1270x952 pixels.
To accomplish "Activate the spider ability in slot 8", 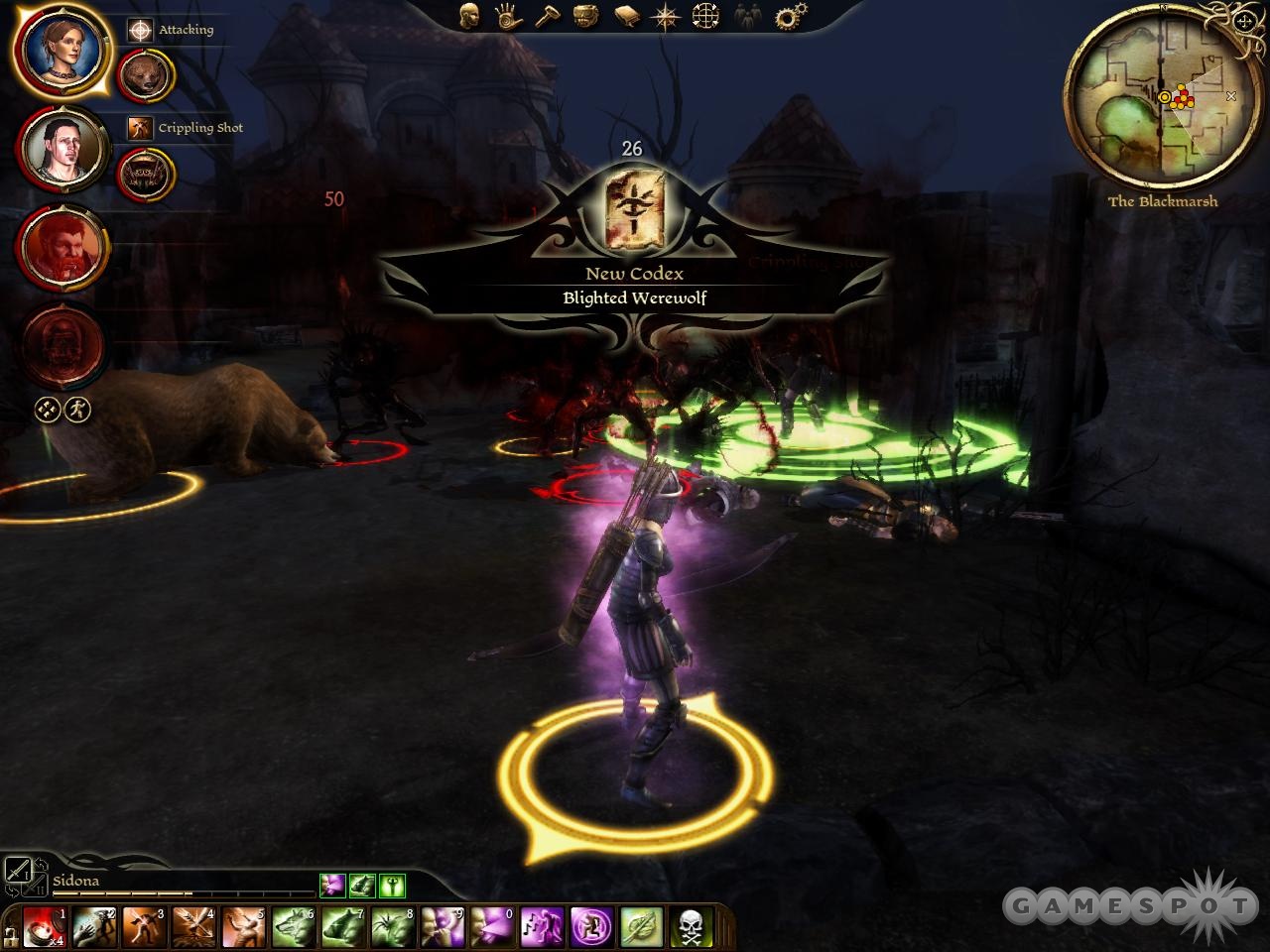I will (392, 926).
